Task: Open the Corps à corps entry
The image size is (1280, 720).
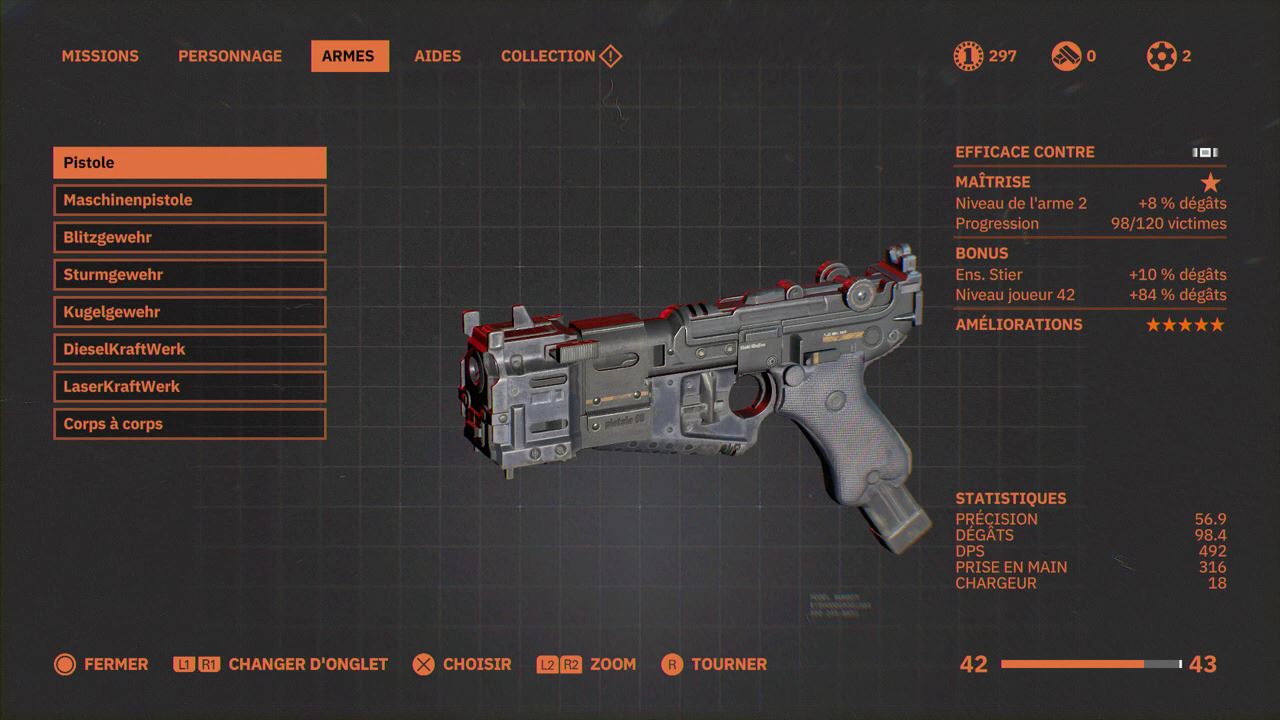Action: (190, 424)
